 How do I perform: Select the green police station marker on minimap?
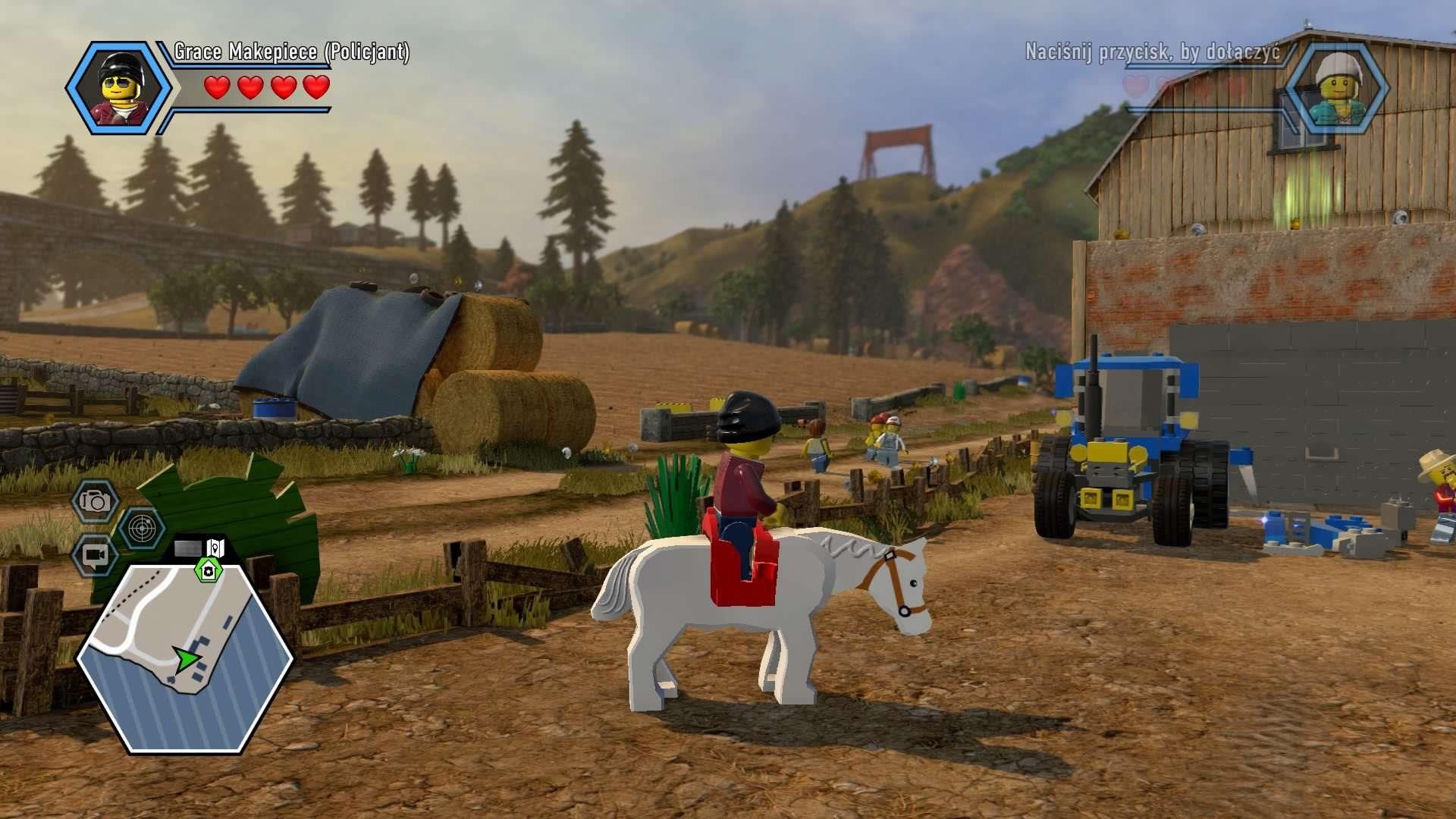point(207,570)
